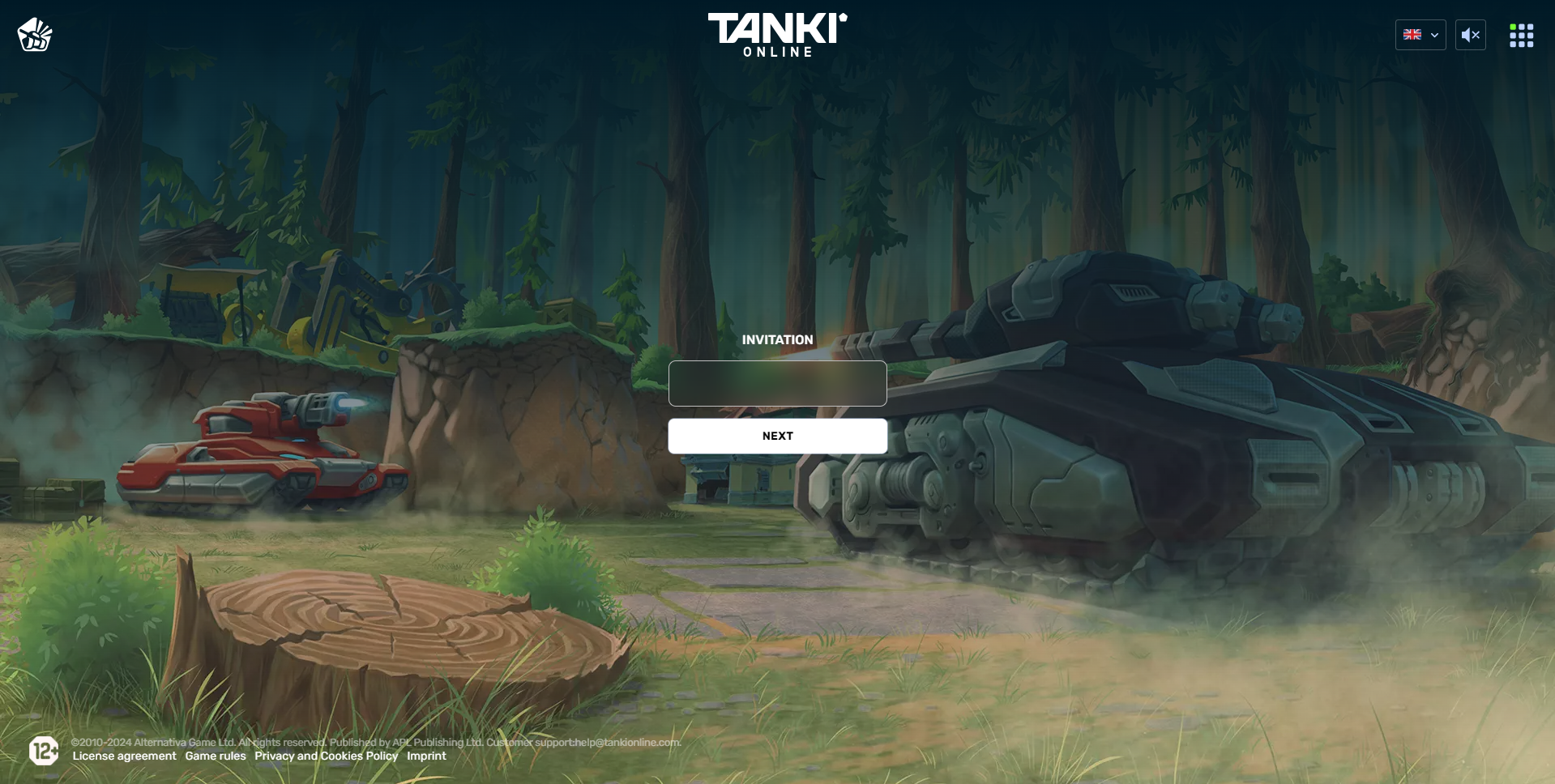The image size is (1555, 784).
Task: Click the Invitation code input field
Action: pos(777,383)
